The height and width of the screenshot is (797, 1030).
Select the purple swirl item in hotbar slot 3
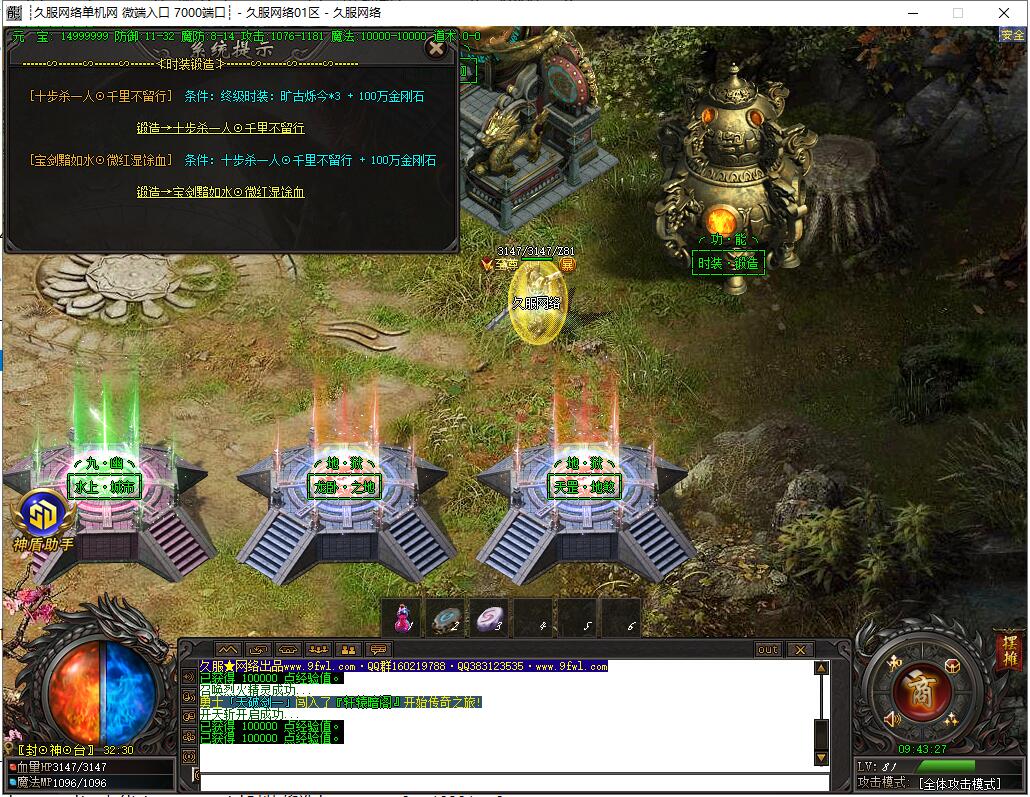tap(490, 619)
